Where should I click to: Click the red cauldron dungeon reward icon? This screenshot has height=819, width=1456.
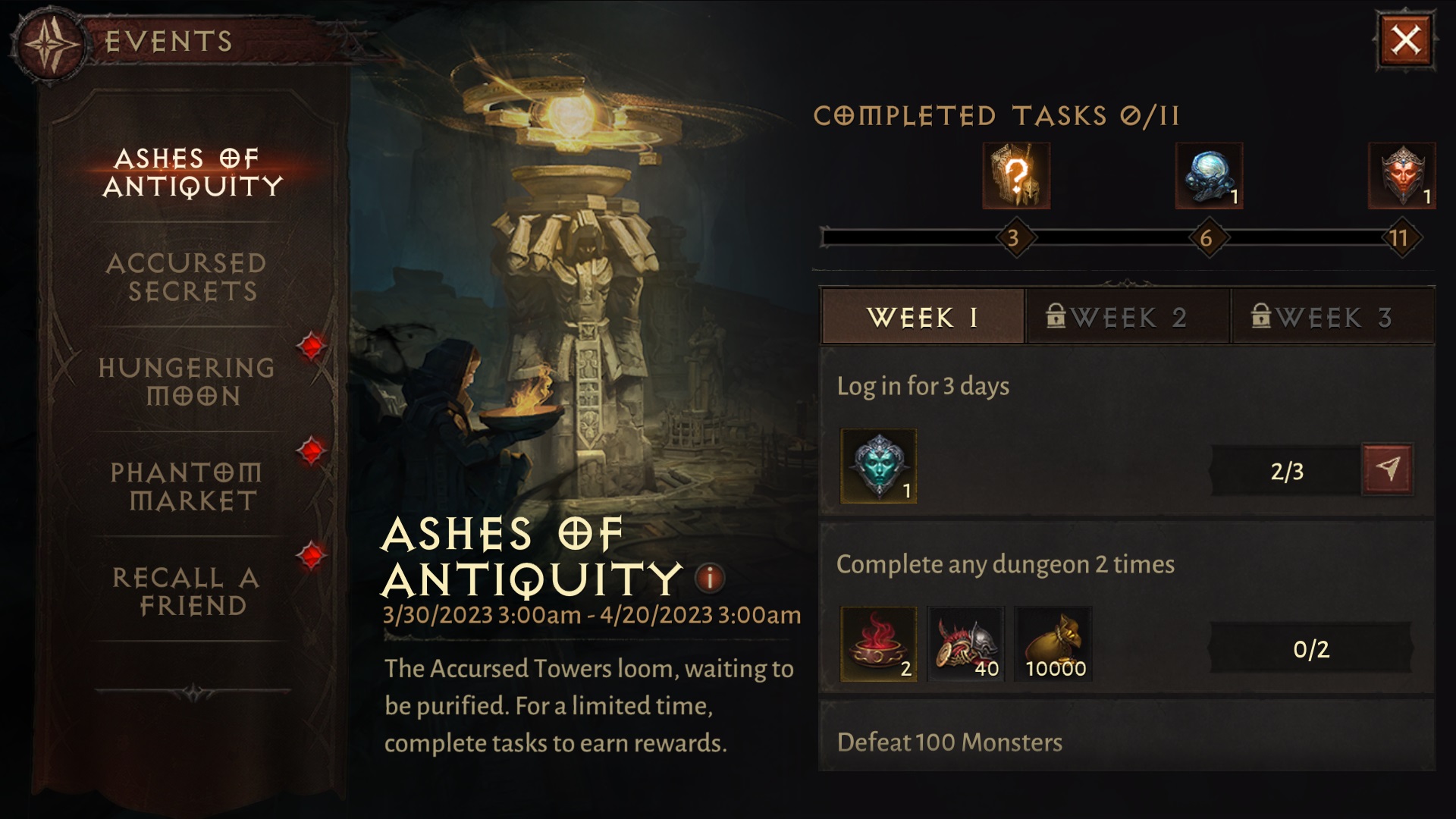[879, 643]
